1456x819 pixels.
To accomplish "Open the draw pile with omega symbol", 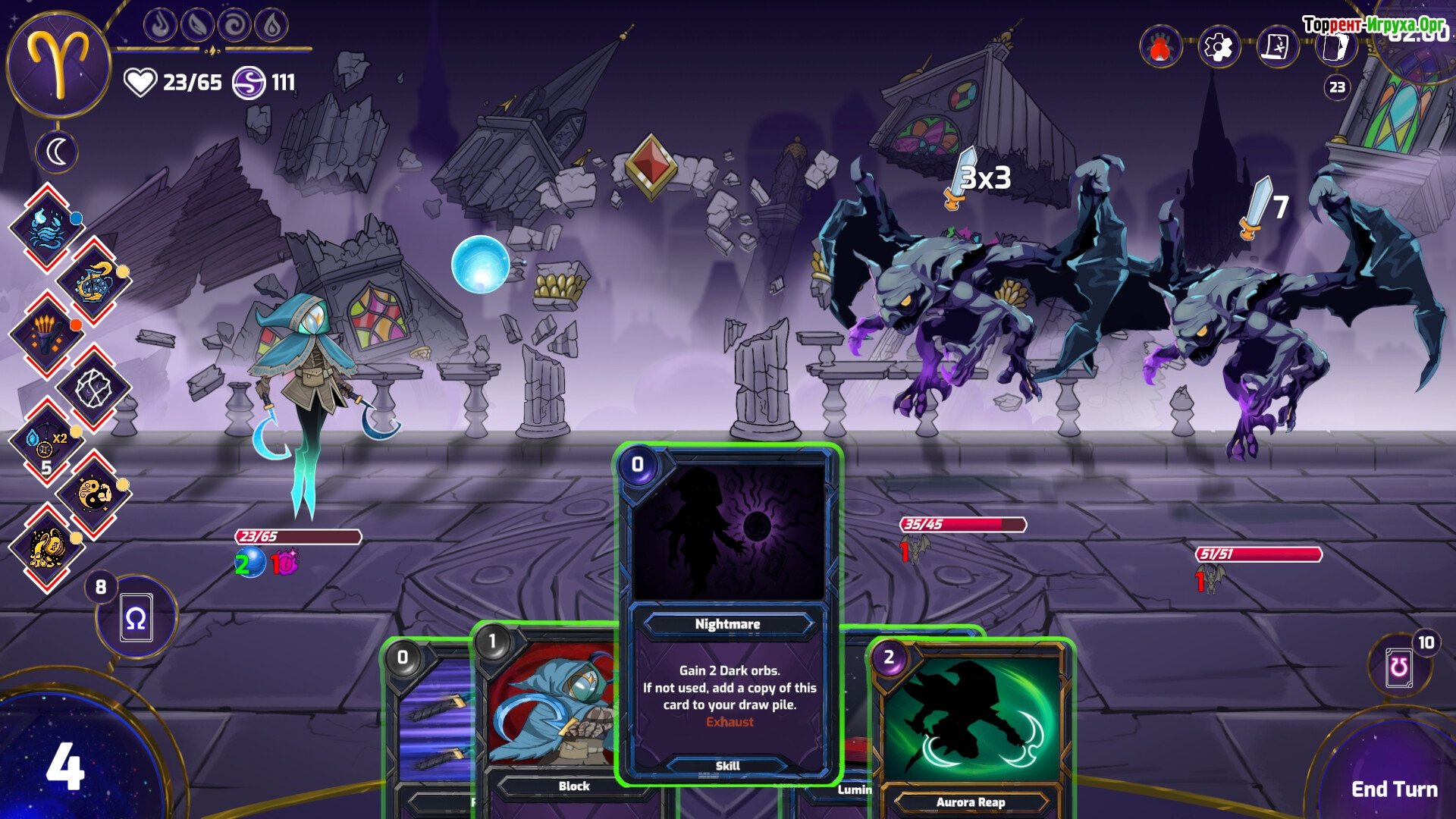I will click(x=136, y=618).
